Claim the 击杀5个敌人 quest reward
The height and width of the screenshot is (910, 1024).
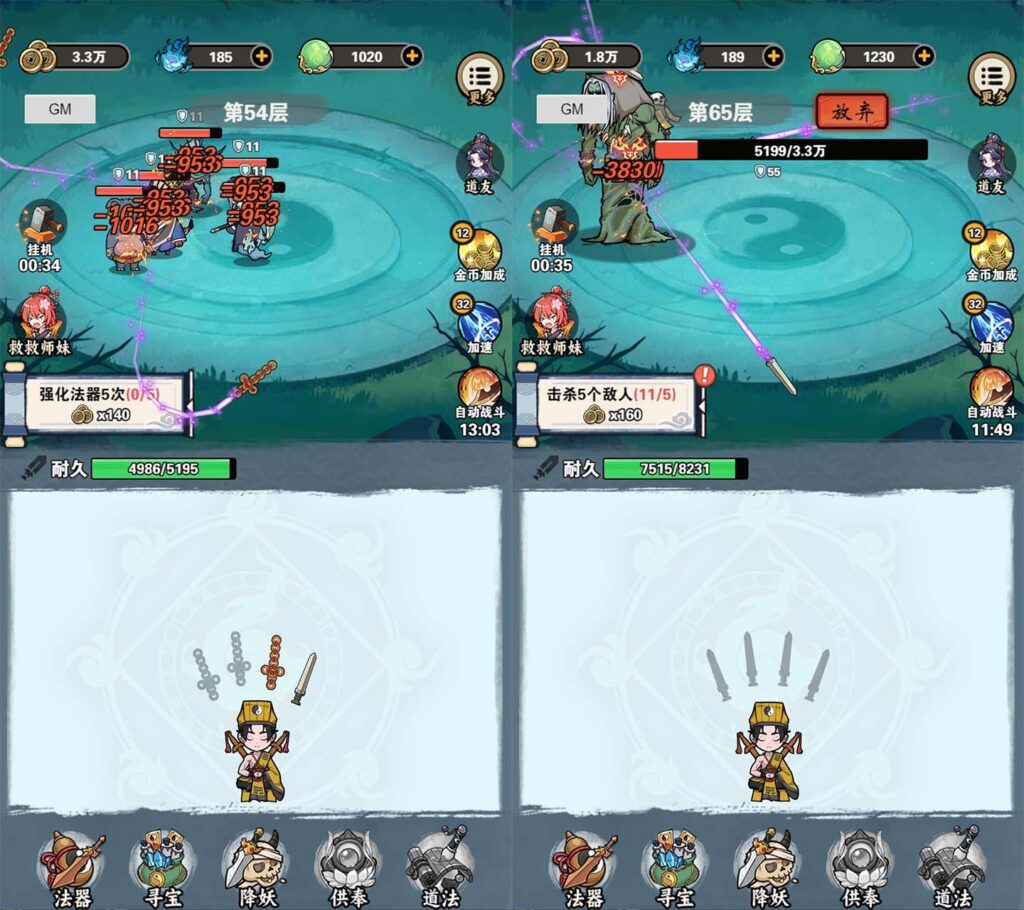coord(609,403)
